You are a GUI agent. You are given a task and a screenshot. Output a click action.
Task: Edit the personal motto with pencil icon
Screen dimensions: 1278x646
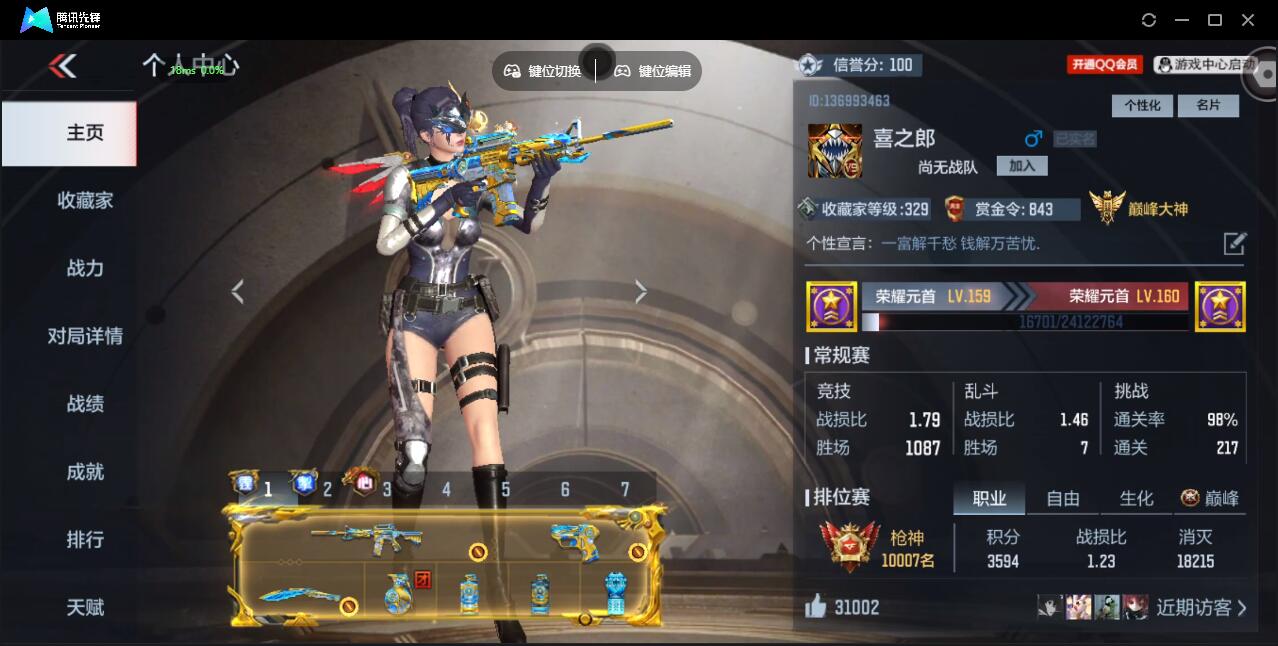1234,243
